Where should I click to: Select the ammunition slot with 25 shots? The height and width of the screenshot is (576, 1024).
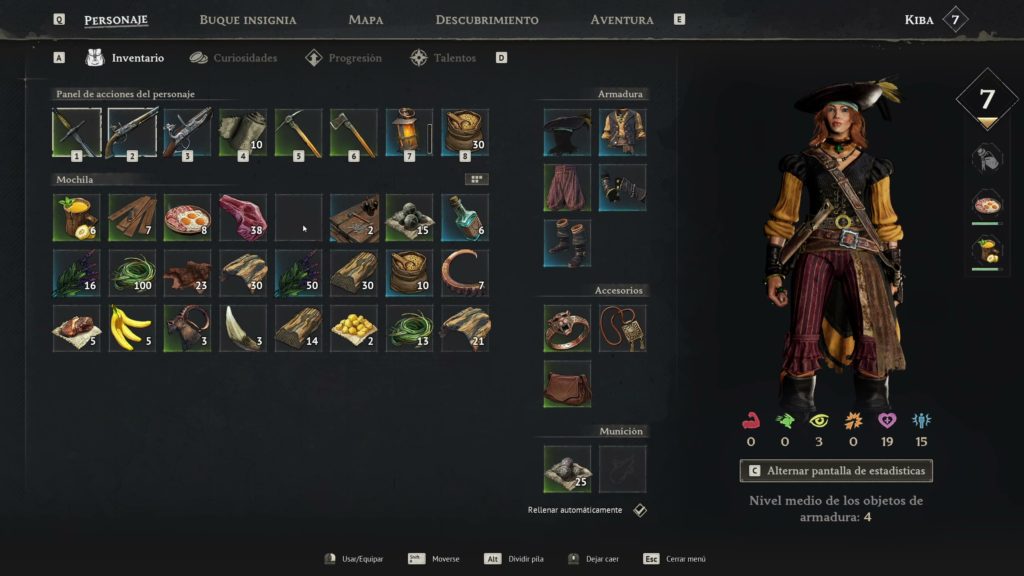[567, 469]
